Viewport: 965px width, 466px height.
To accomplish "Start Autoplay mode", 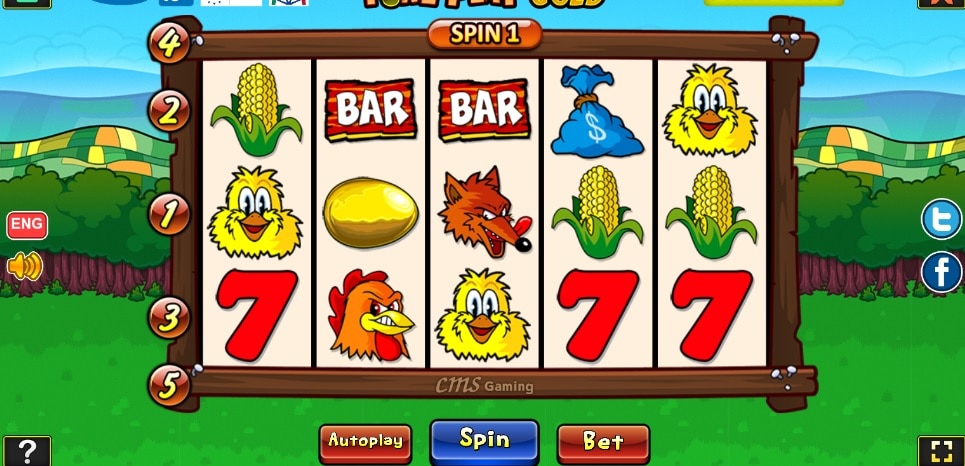I will tap(365, 440).
